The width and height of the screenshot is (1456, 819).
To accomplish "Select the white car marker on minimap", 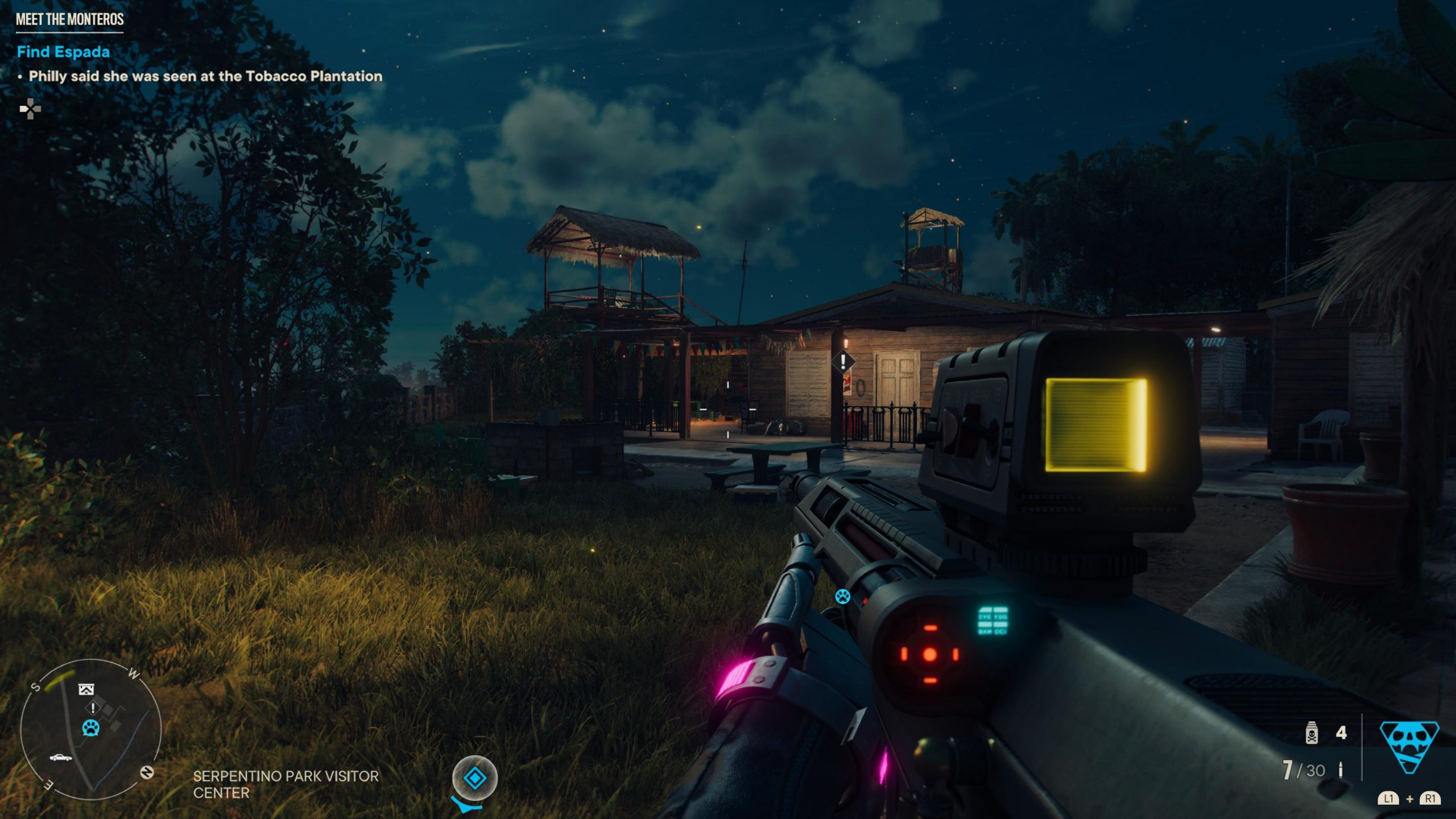I will coord(61,758).
